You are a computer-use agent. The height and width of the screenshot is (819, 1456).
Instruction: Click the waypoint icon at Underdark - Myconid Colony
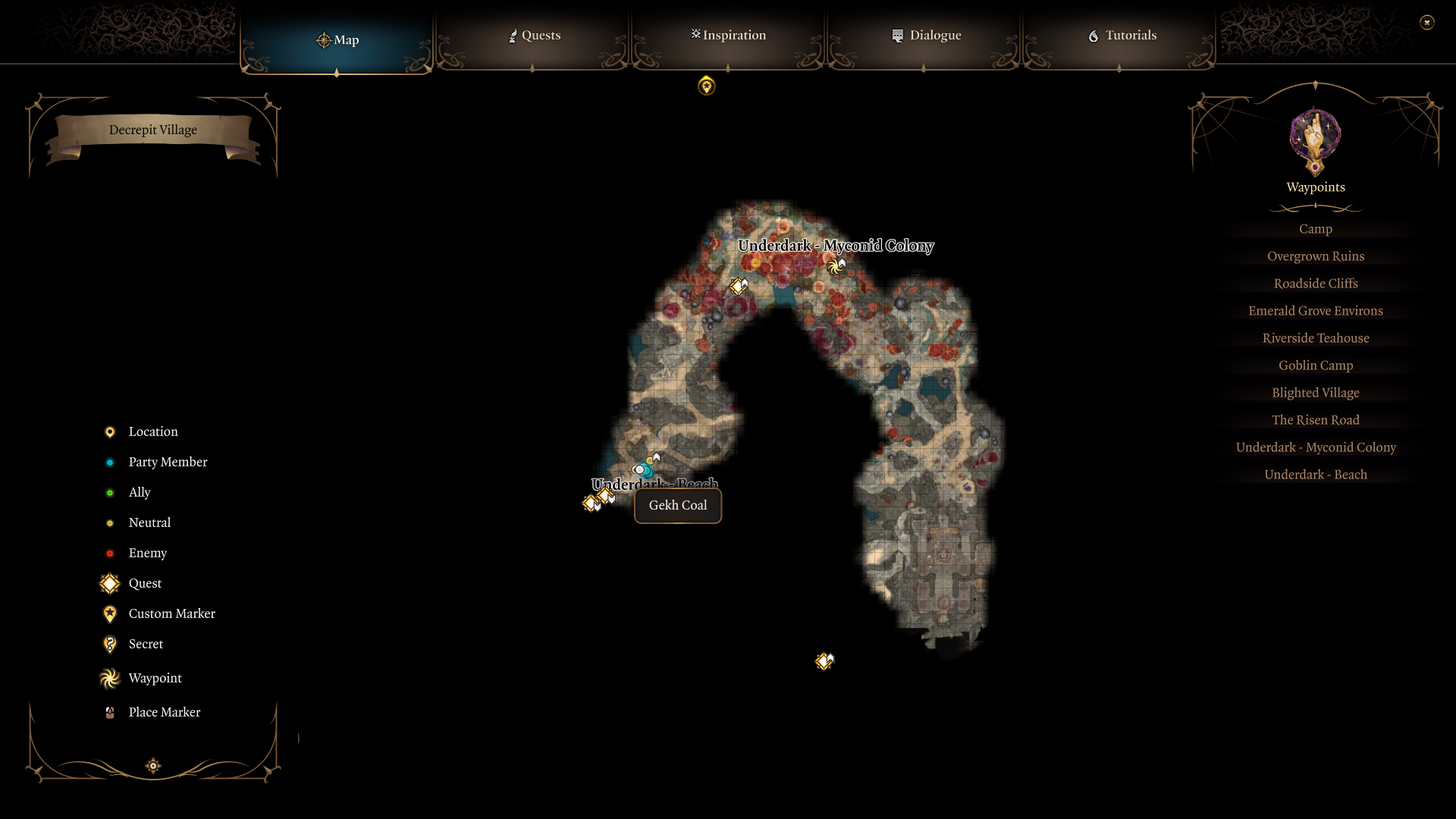836,265
